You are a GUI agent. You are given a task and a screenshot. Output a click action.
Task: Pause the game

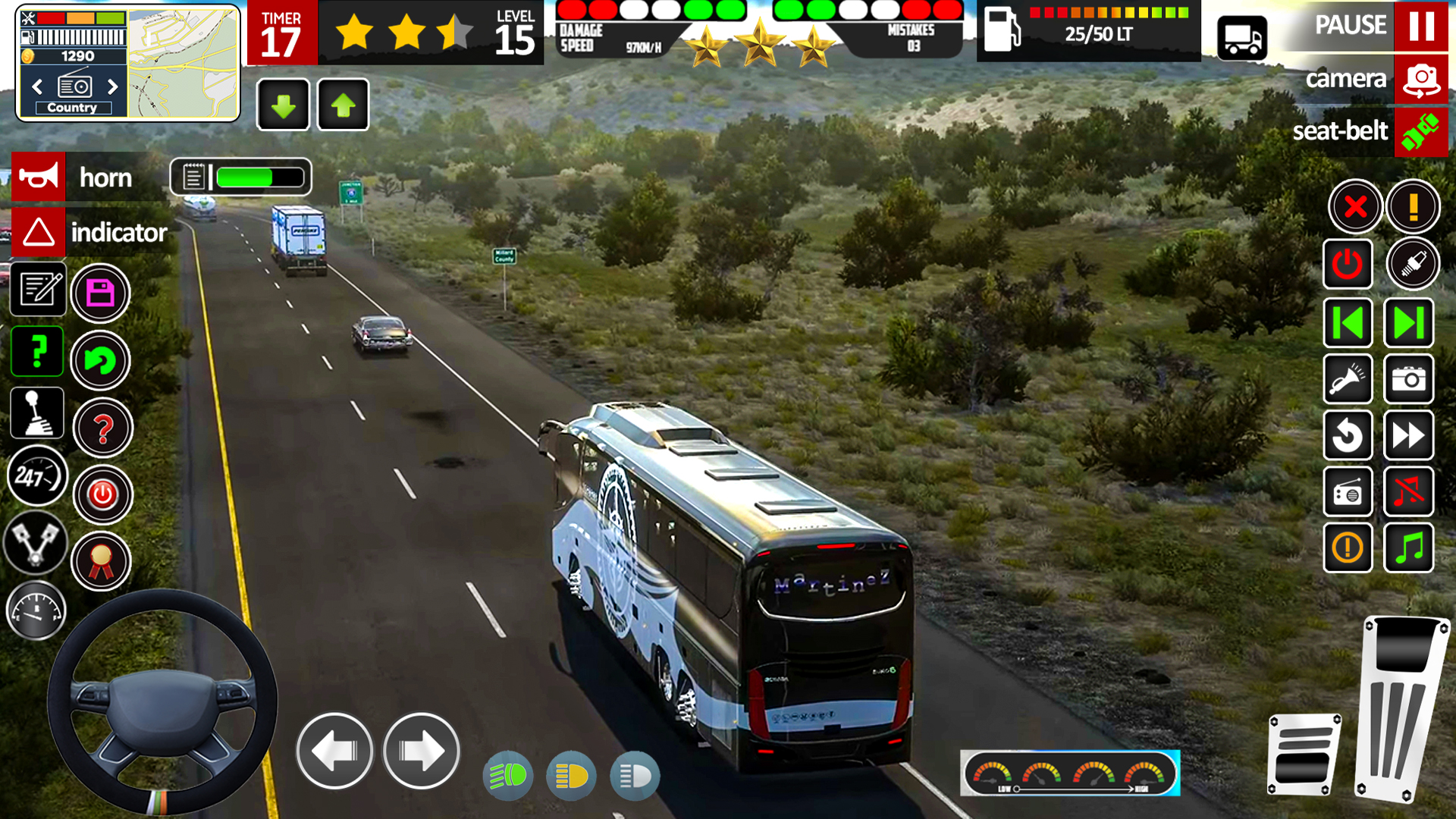1420,26
